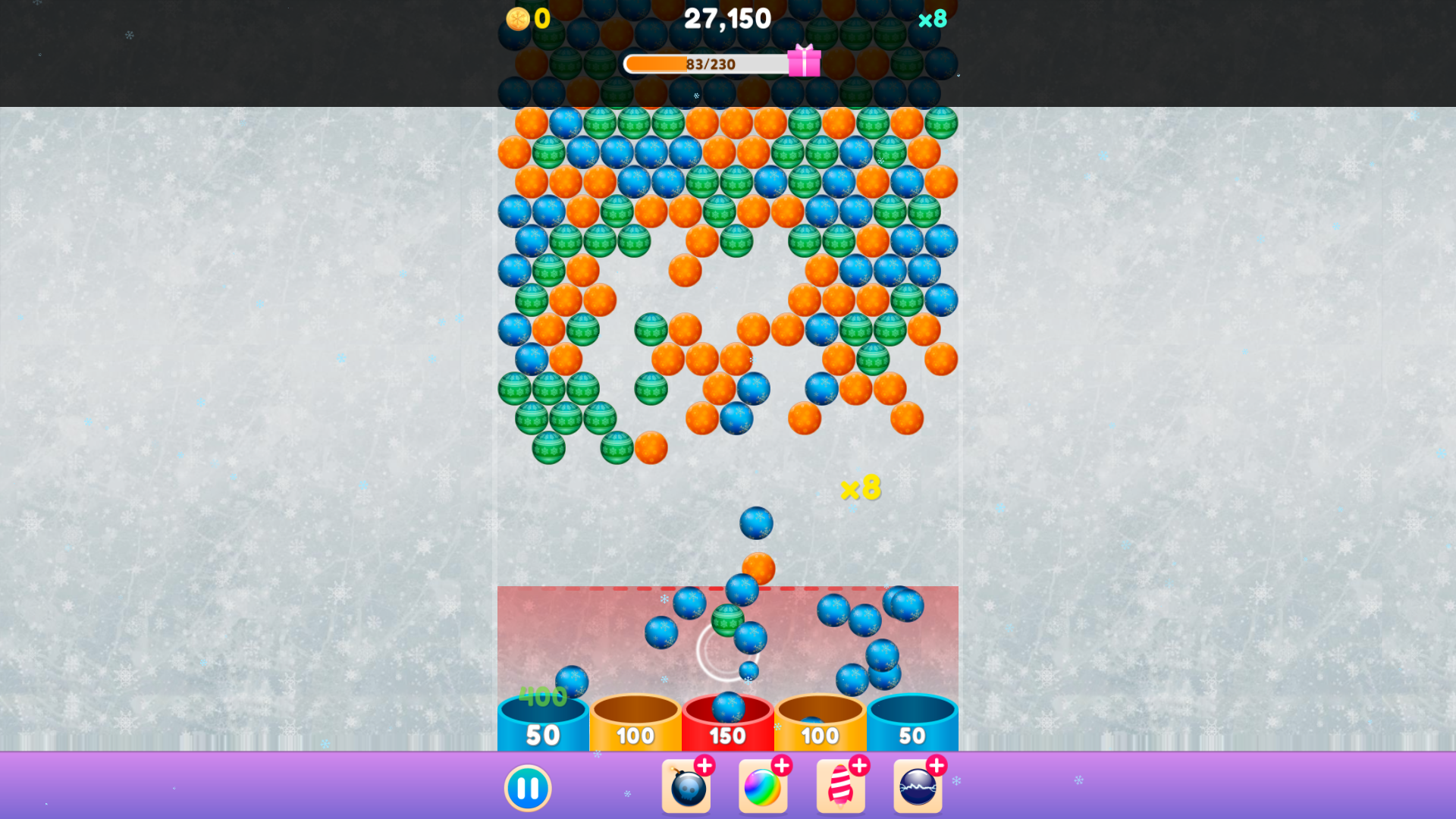Image resolution: width=1456 pixels, height=819 pixels.
Task: Pause the game
Action: pos(528,787)
